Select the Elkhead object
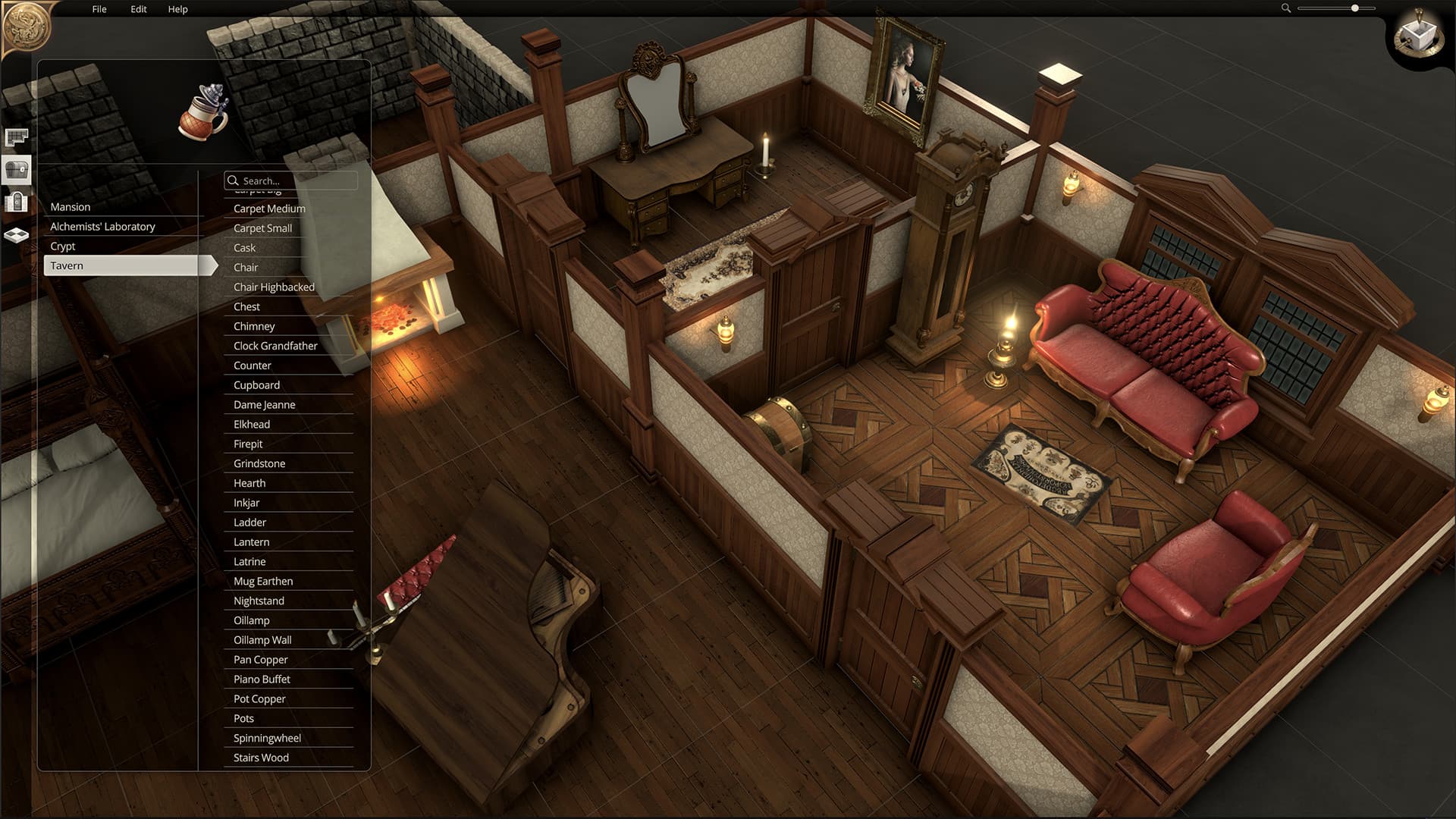Viewport: 1456px width, 819px height. [252, 425]
